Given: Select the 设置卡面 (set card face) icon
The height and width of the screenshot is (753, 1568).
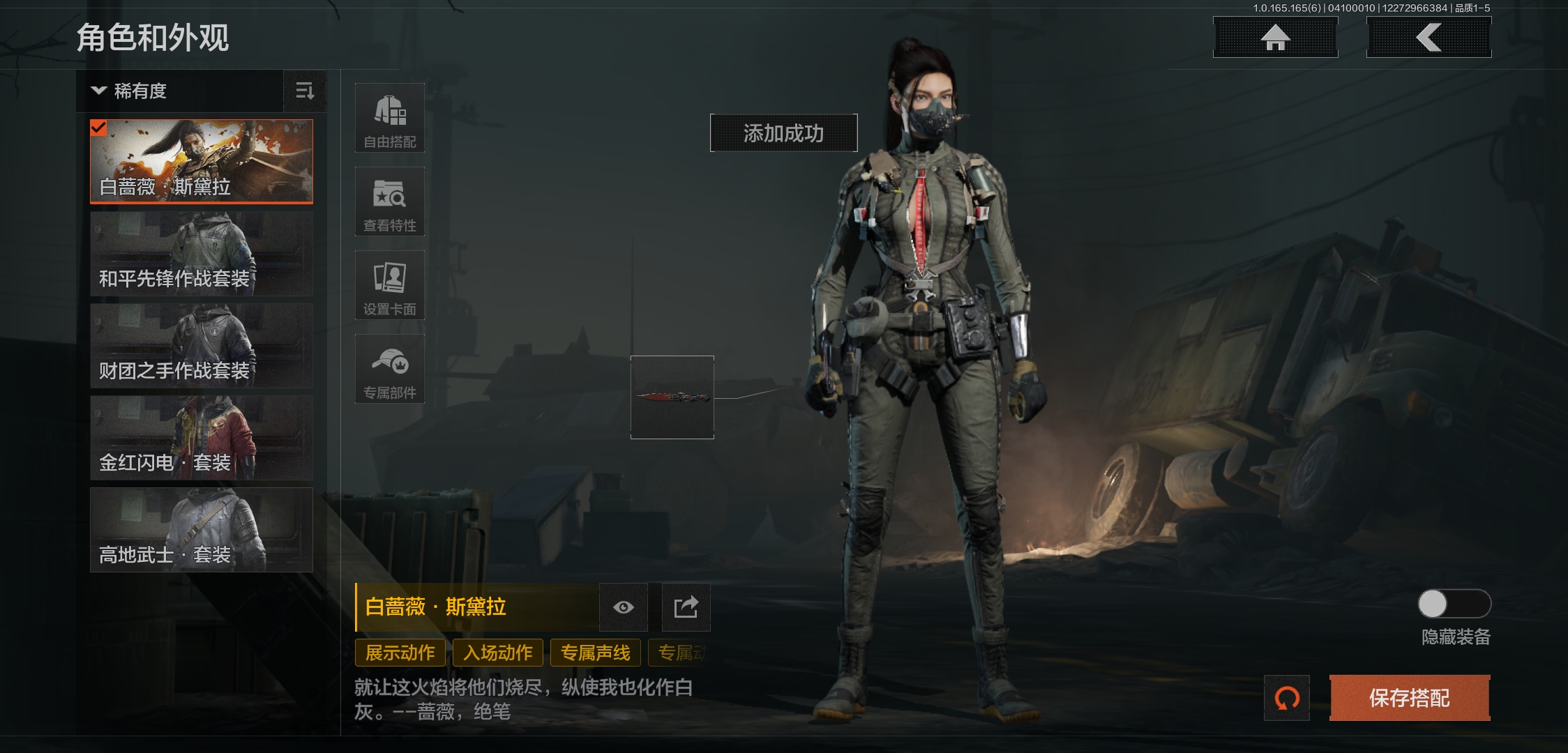Looking at the screenshot, I should [389, 285].
